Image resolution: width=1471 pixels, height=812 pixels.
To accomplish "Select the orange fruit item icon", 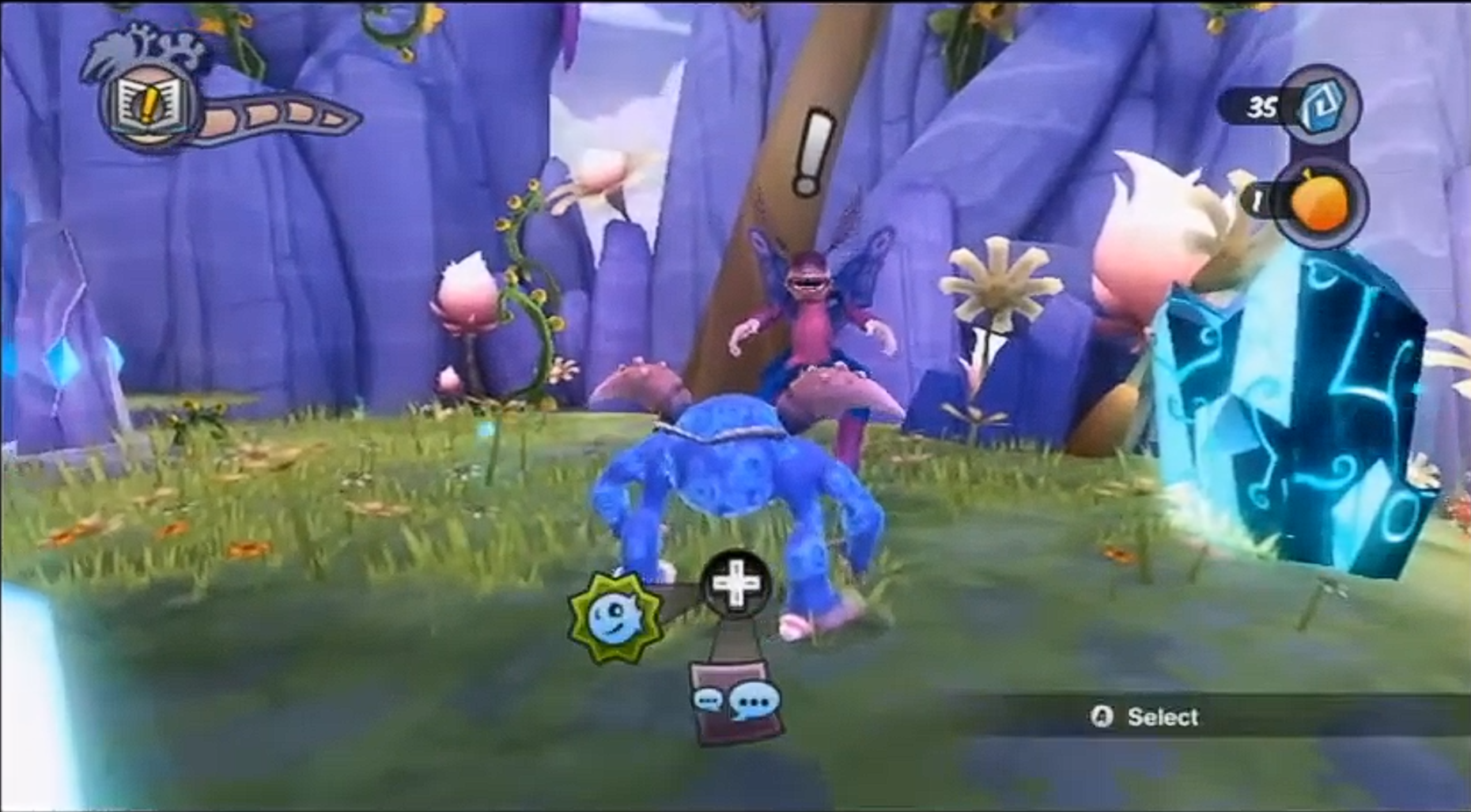I will pos(1318,203).
